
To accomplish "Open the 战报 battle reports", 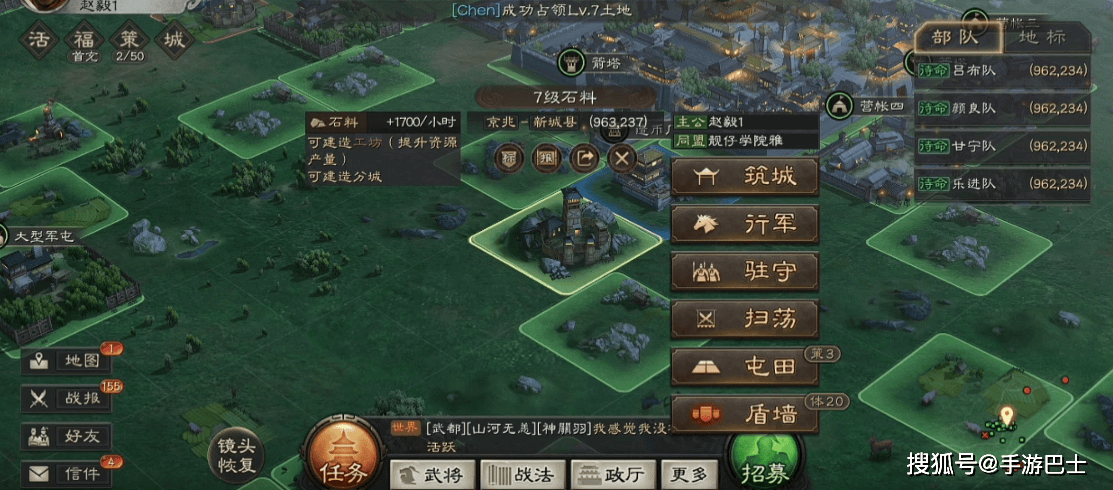I will tap(67, 398).
